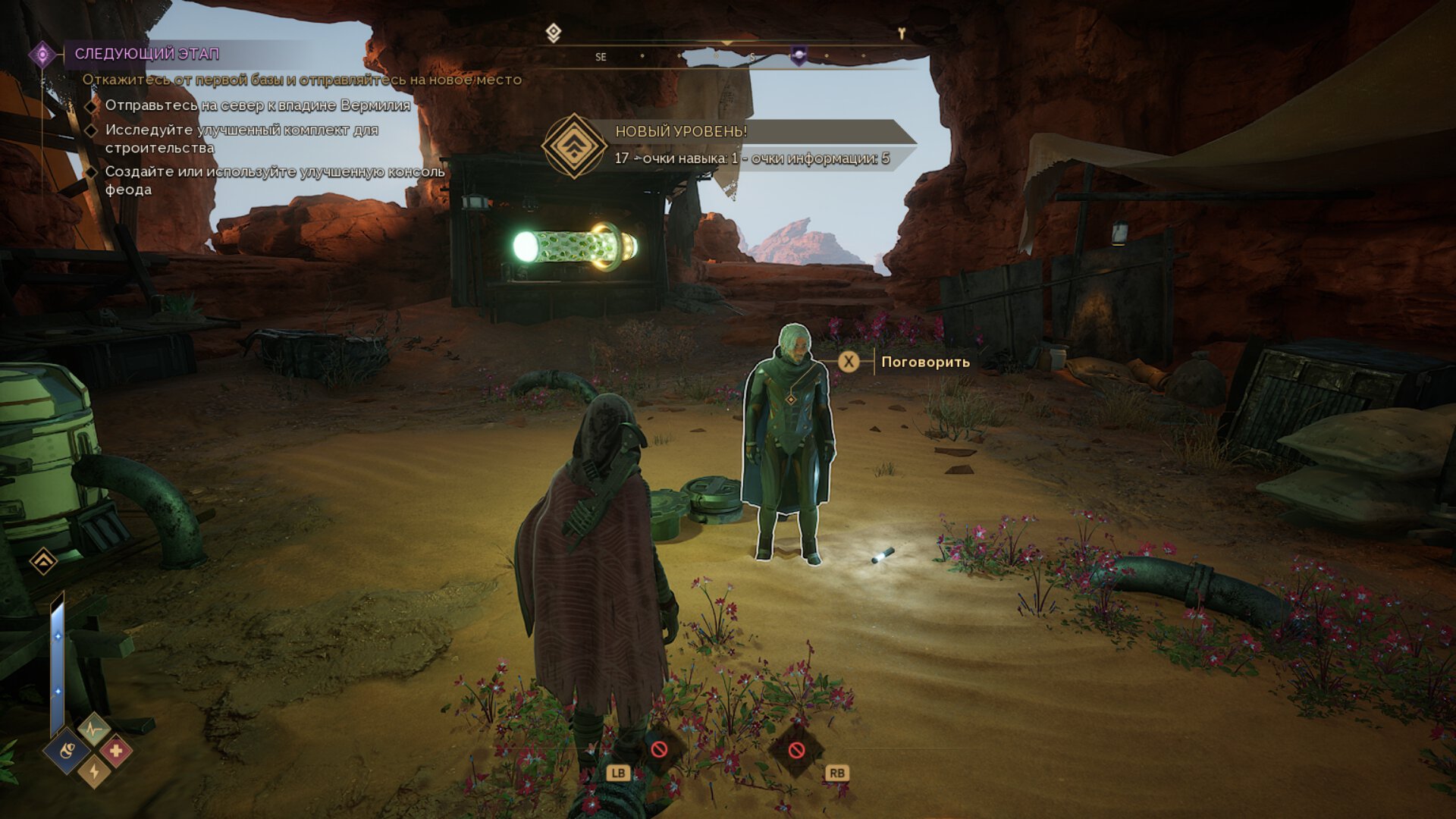Click the empty ability slot labeled LB
Image resolution: width=1456 pixels, height=819 pixels.
(659, 750)
